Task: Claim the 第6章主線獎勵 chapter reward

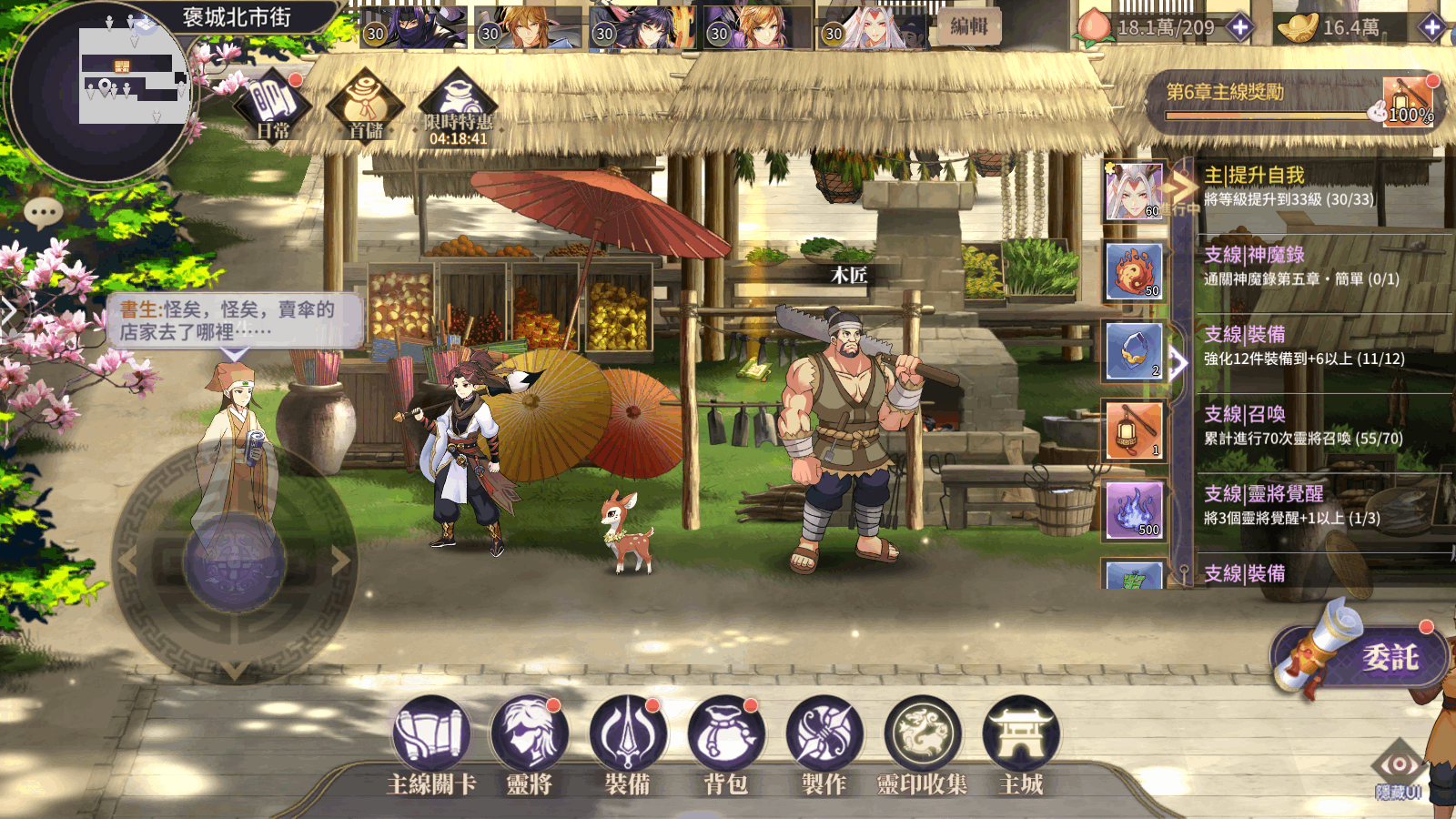Action: click(x=1407, y=100)
